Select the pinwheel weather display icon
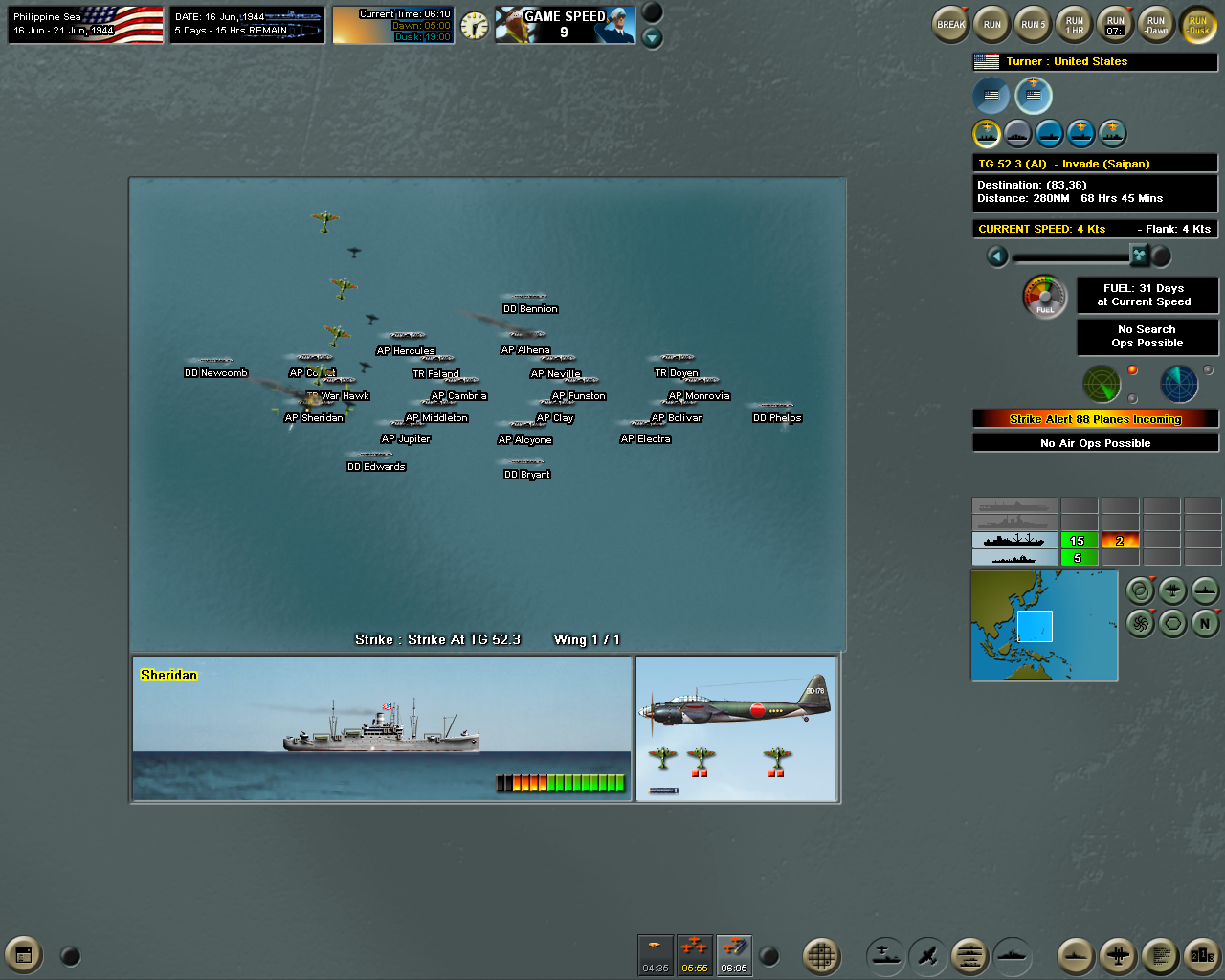The width and height of the screenshot is (1225, 980). pyautogui.click(x=1141, y=623)
